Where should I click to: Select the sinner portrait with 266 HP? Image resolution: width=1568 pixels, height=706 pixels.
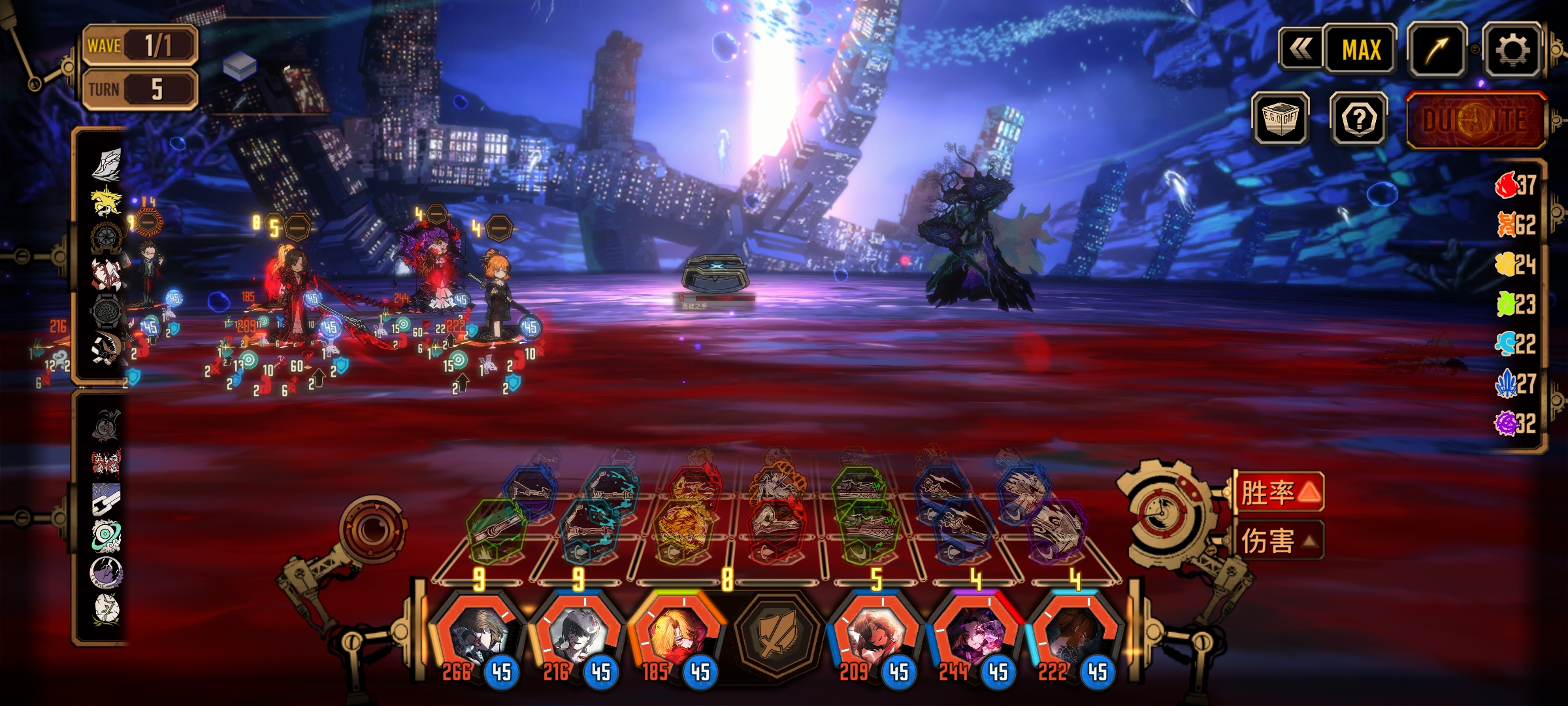click(x=480, y=634)
